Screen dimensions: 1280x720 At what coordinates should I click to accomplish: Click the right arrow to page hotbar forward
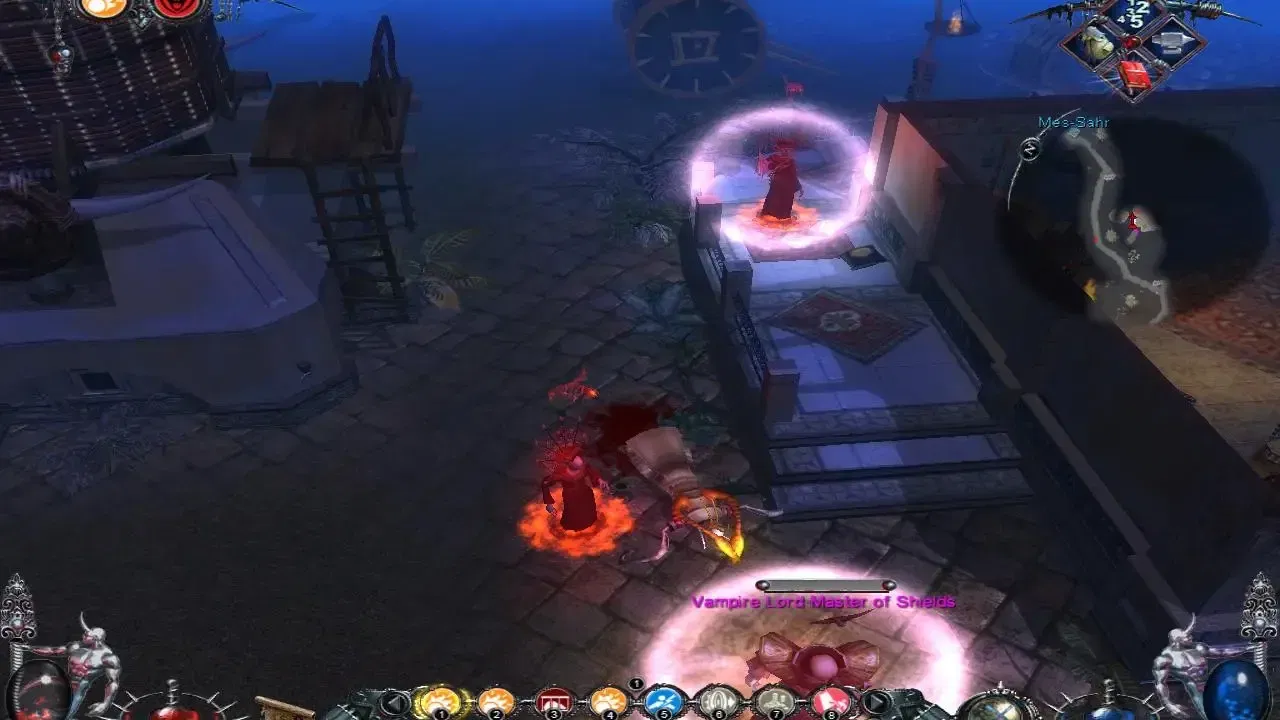pyautogui.click(x=879, y=700)
